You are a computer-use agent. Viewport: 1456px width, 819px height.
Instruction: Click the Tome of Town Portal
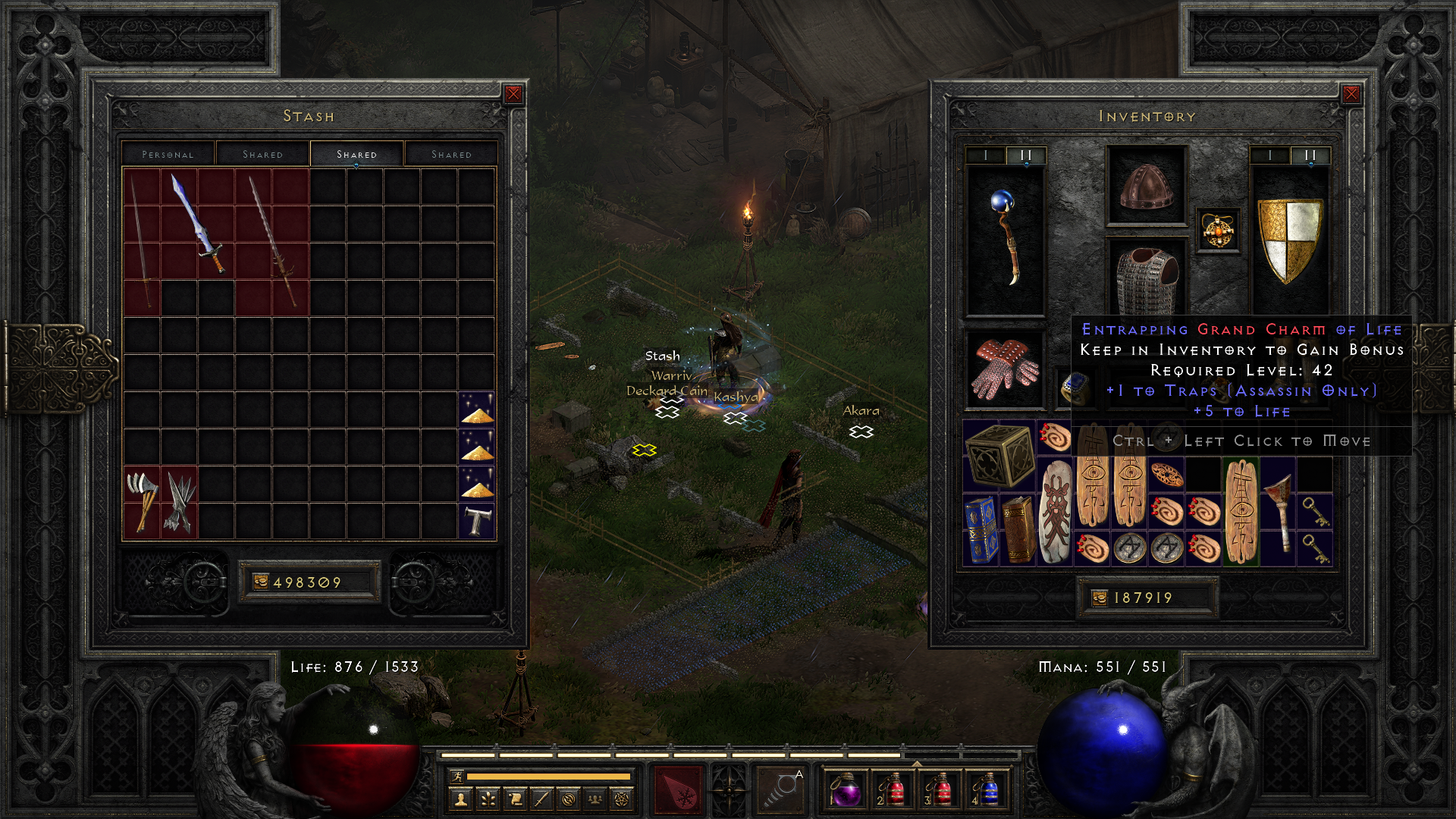(979, 529)
